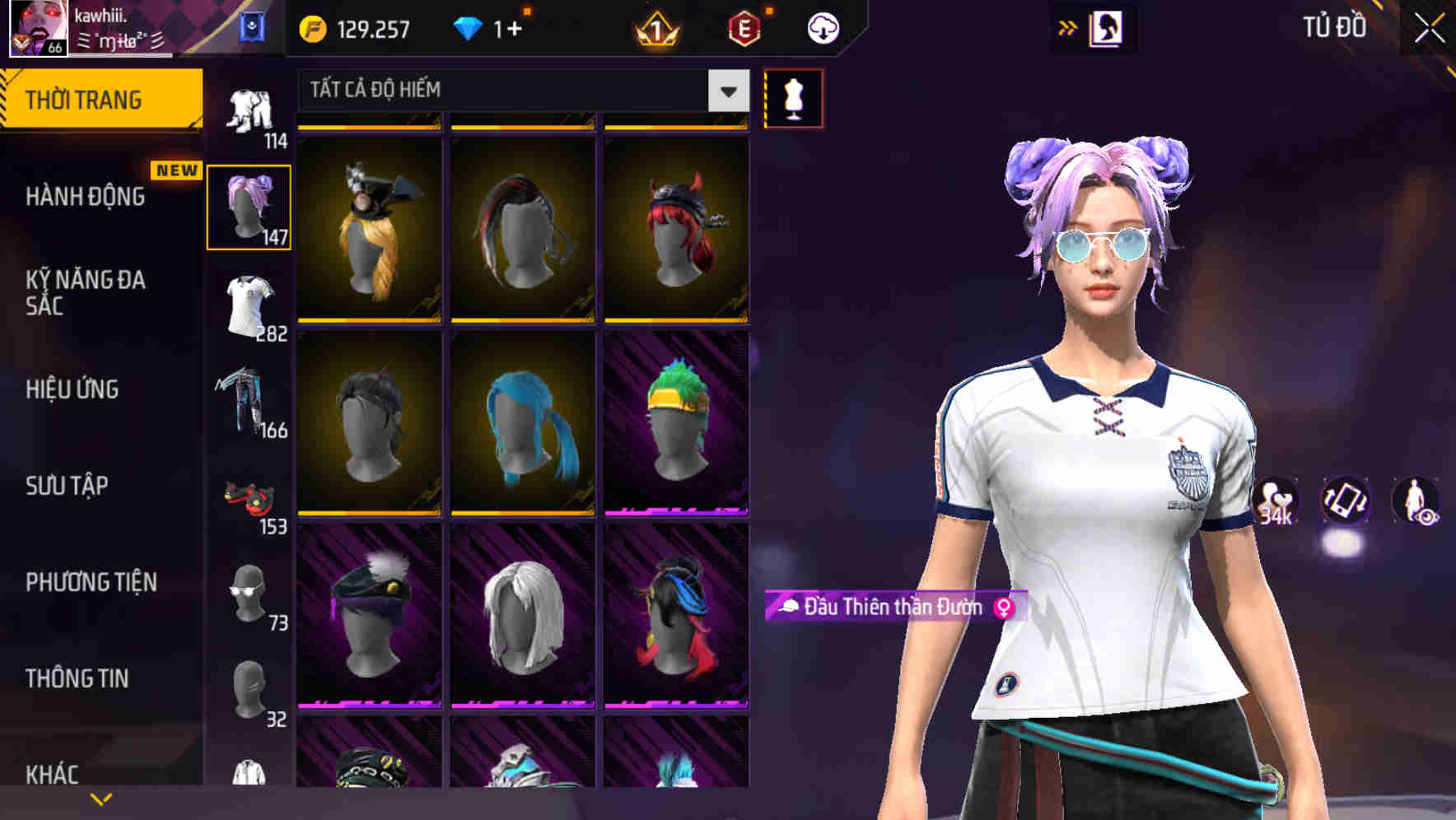Click the diamond currency icon

coord(469,27)
